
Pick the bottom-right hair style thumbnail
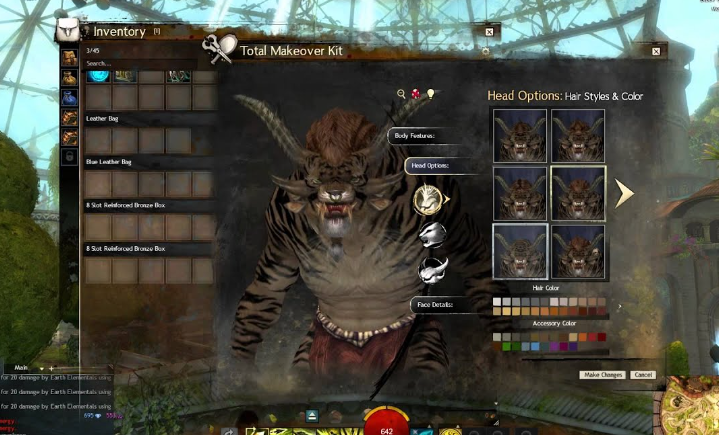578,250
